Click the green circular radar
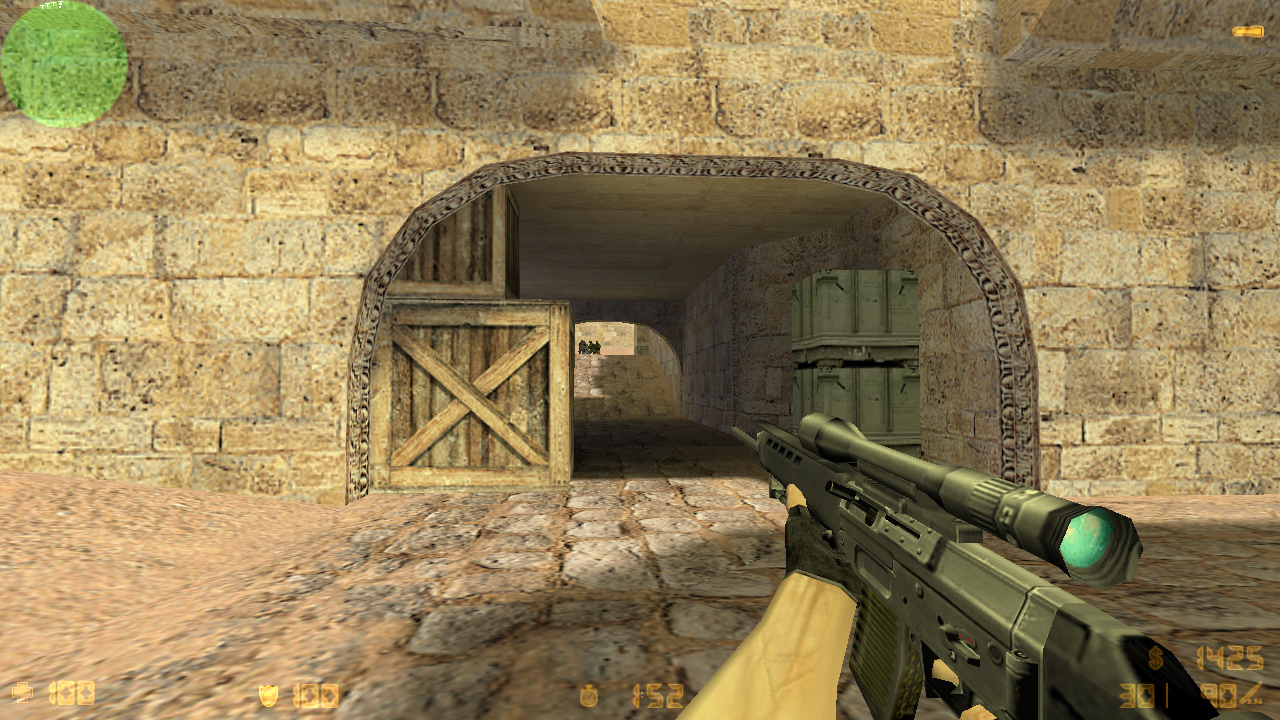Screen dimensions: 1280x720 click(x=64, y=64)
